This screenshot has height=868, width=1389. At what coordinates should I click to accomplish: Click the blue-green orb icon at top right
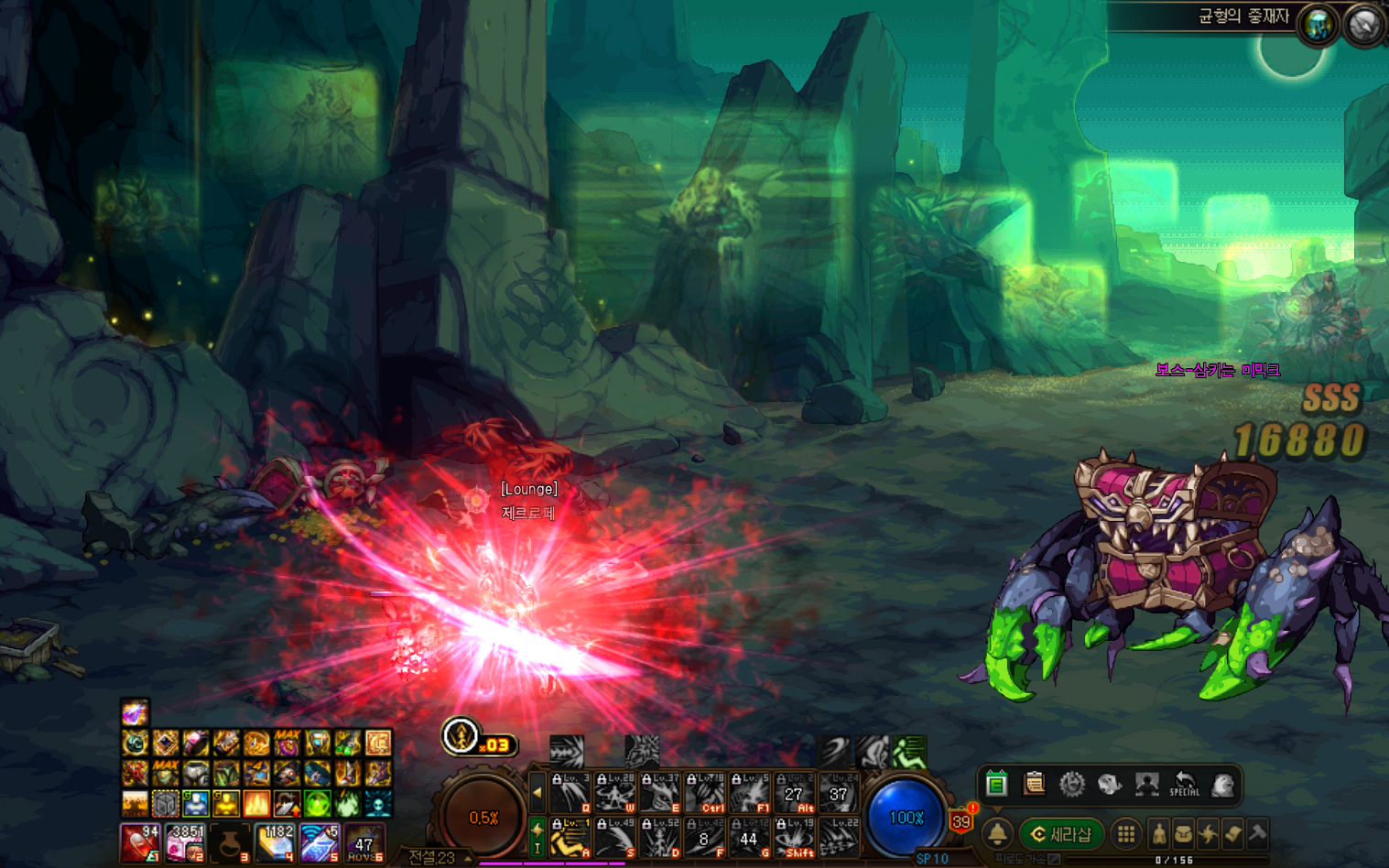(1318, 26)
